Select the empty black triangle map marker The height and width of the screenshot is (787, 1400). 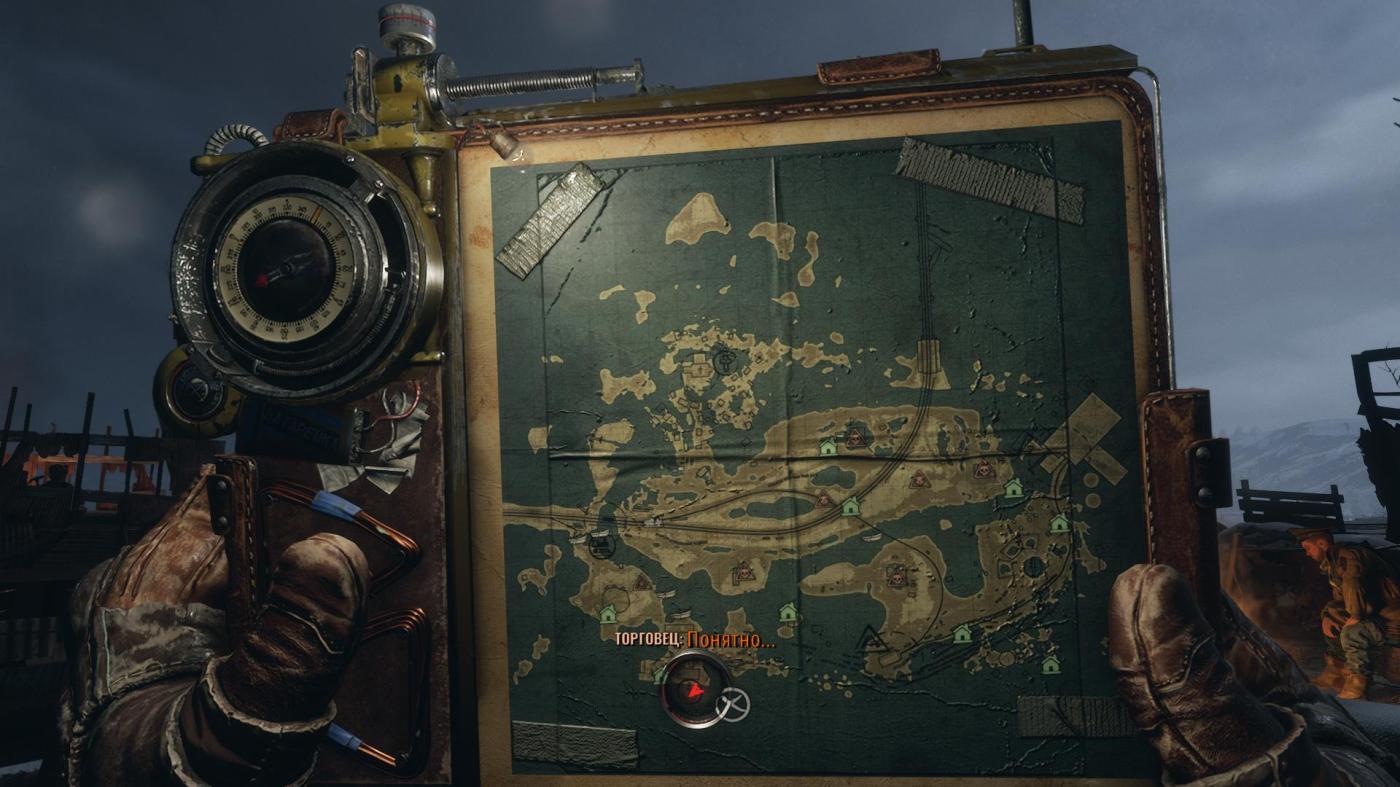870,636
